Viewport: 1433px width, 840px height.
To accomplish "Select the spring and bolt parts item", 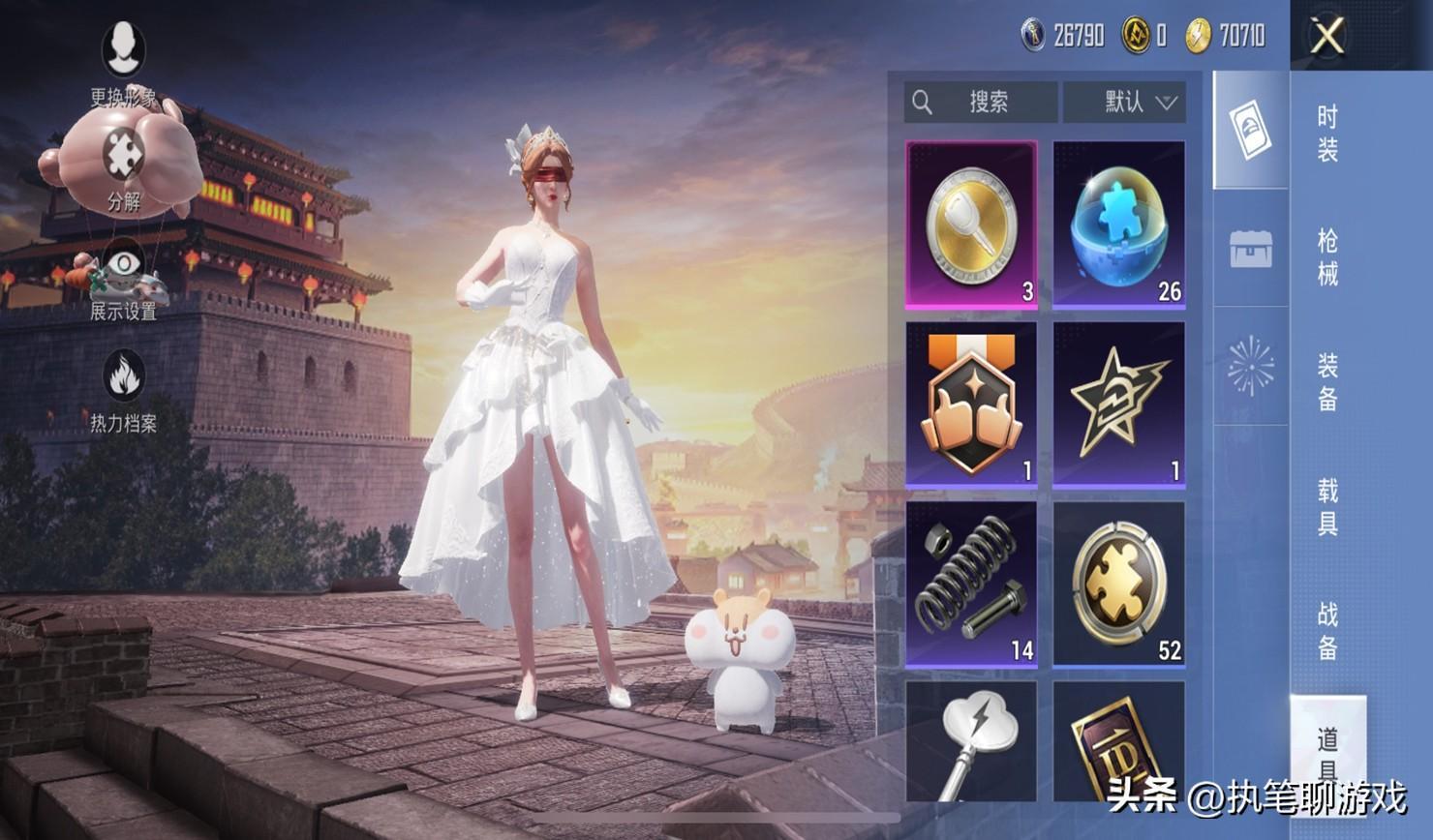I will (971, 584).
